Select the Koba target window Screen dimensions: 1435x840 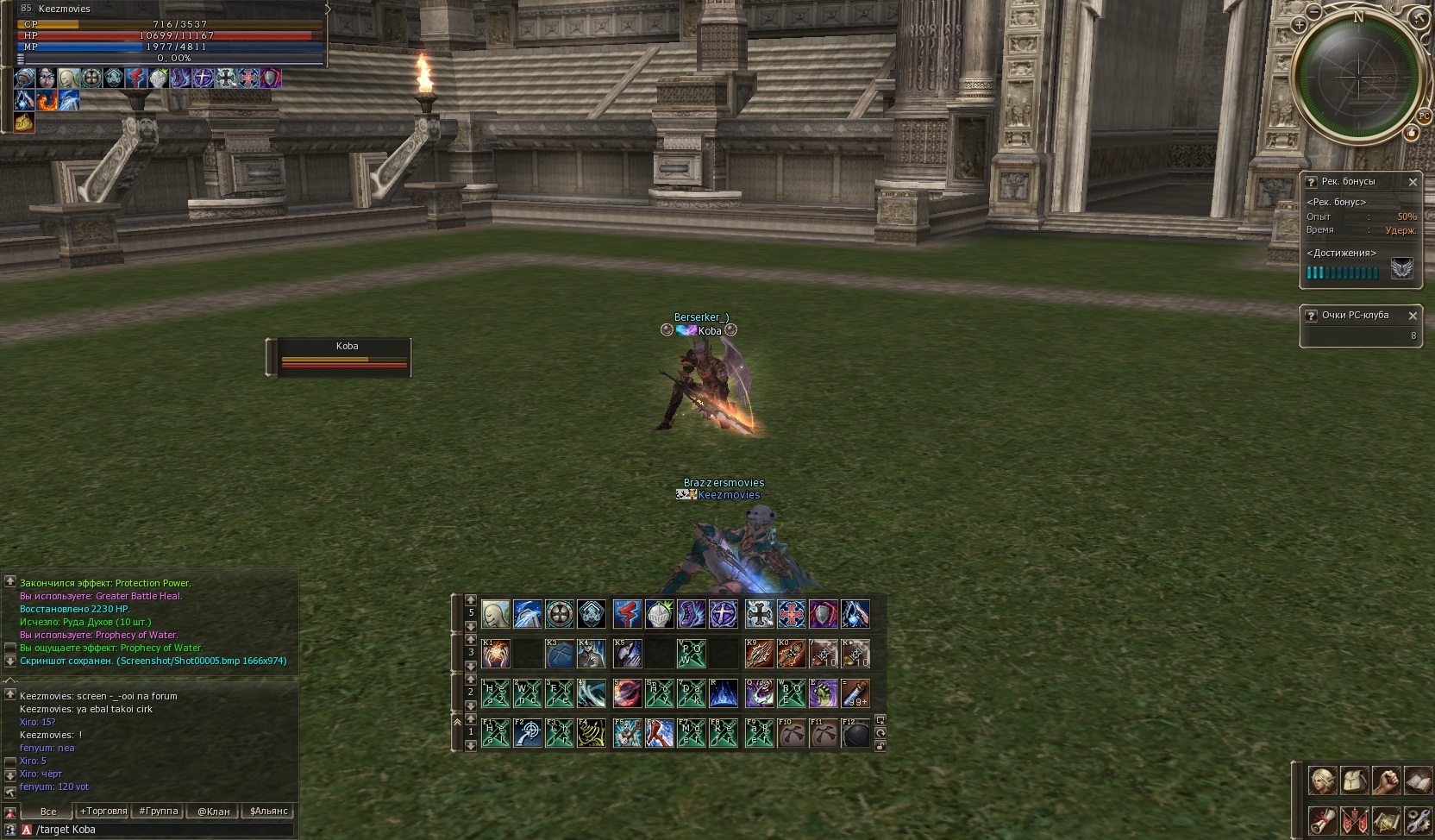click(x=339, y=357)
